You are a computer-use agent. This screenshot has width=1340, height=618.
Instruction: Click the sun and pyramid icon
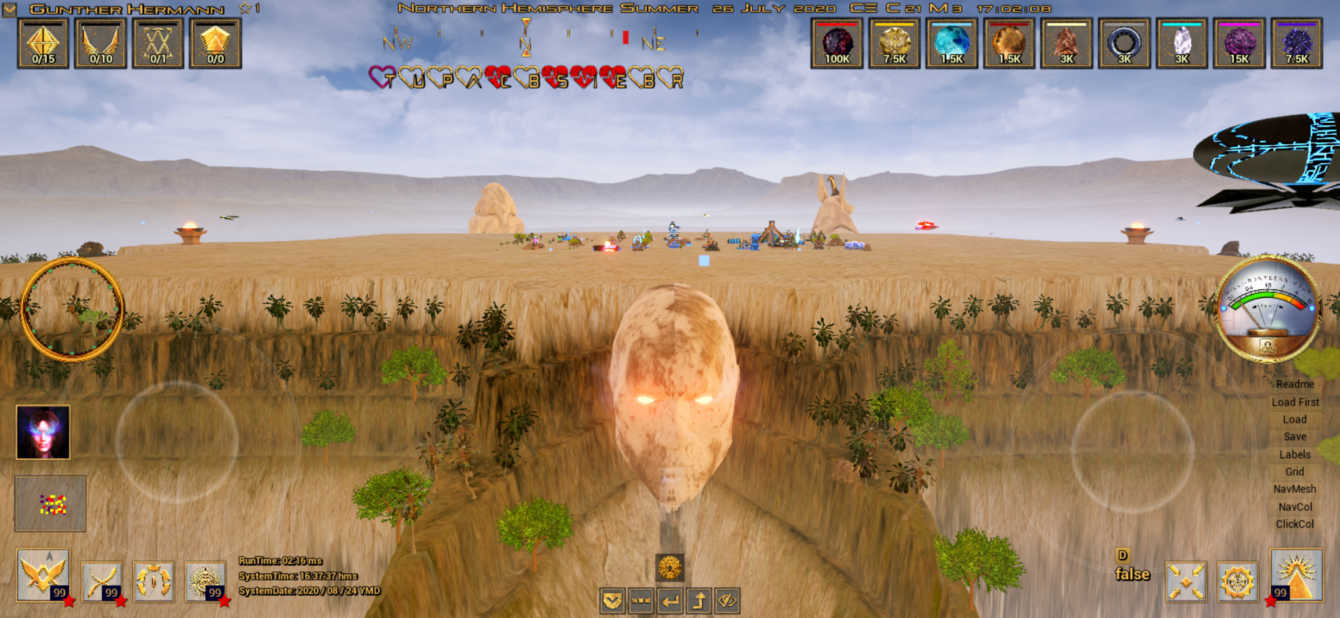coord(1296,576)
